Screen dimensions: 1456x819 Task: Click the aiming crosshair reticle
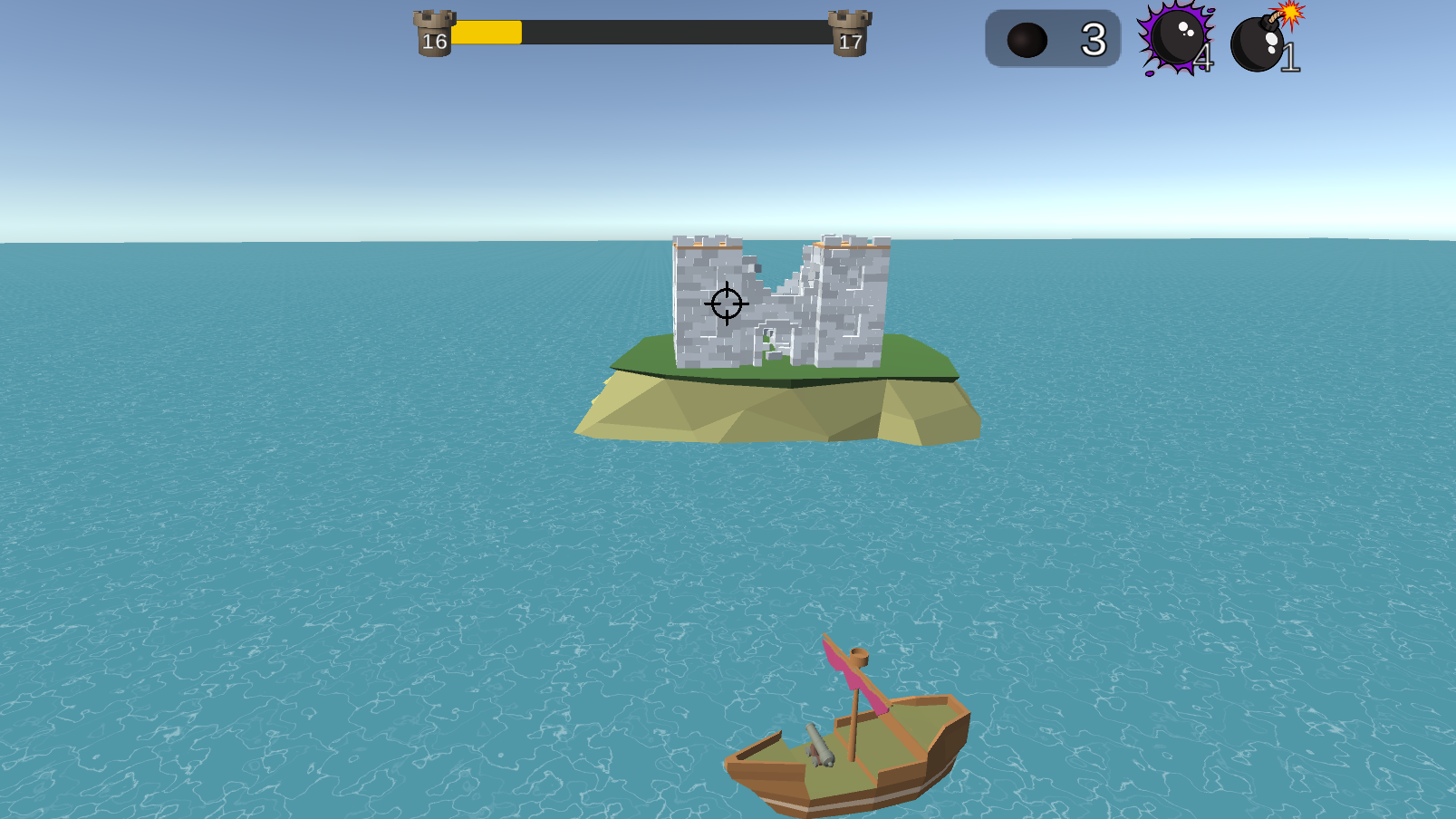tap(726, 304)
